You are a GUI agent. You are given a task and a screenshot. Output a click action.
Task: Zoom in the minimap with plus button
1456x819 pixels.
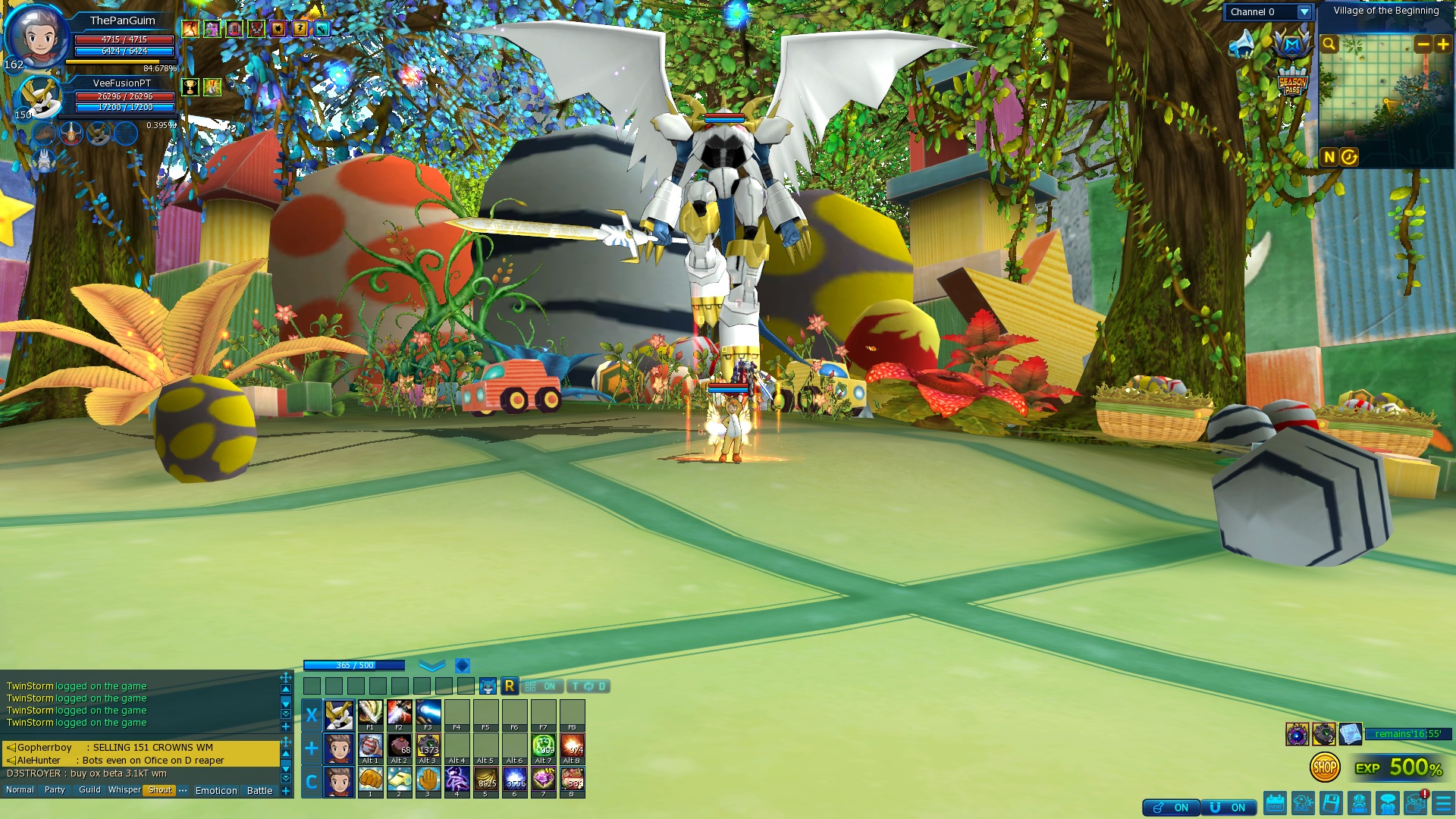click(x=1443, y=45)
